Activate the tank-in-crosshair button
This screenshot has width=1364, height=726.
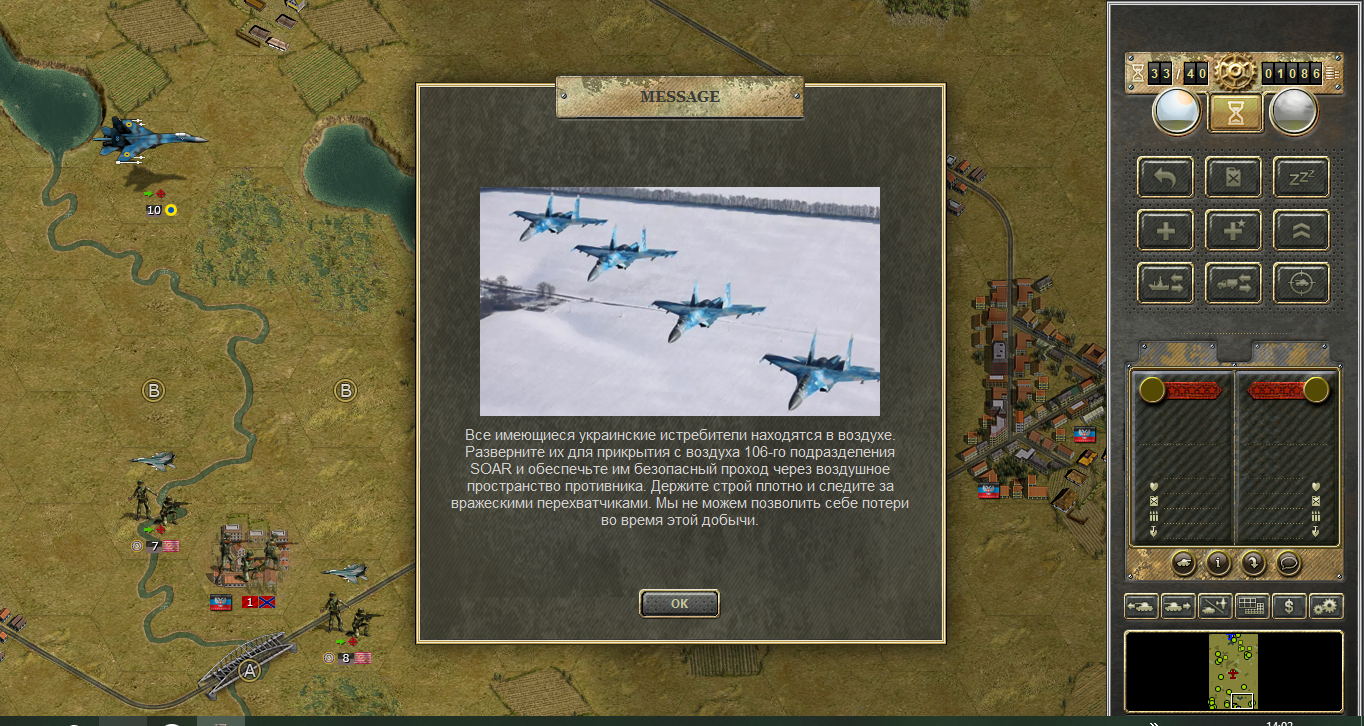pyautogui.click(x=1301, y=284)
